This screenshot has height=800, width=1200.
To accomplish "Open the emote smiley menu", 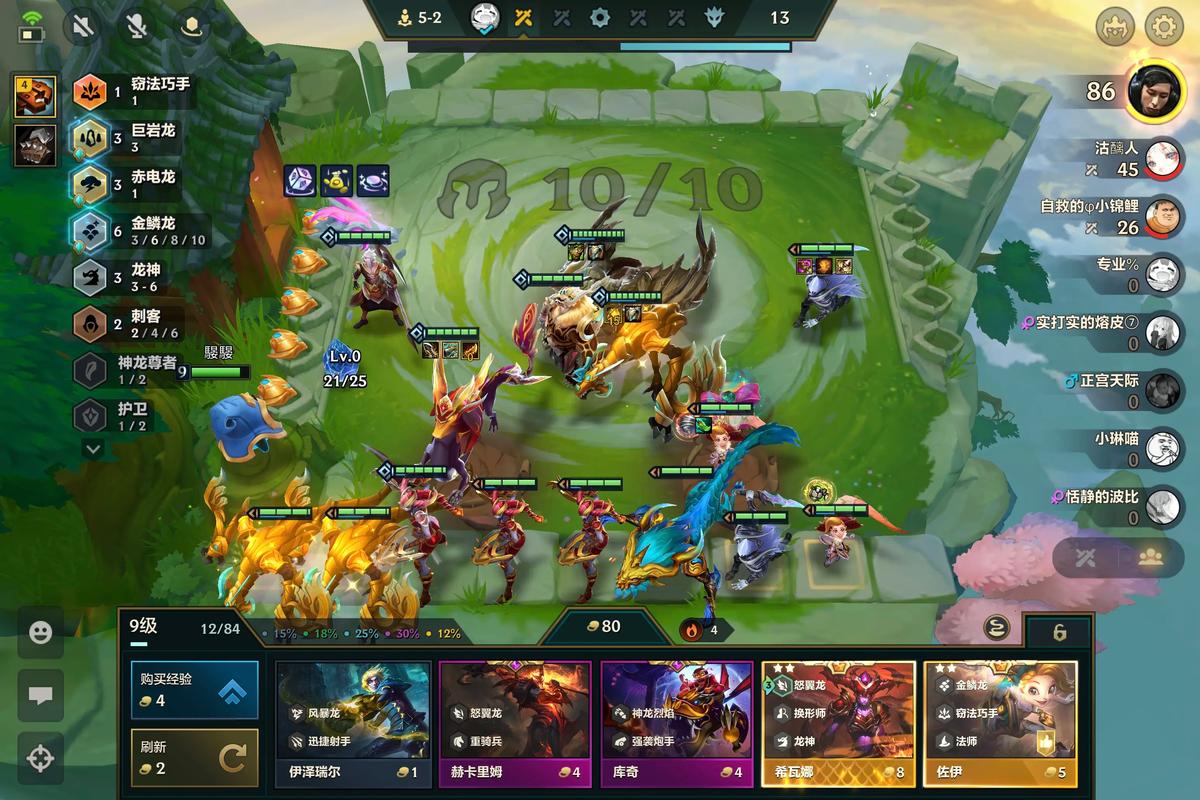I will pyautogui.click(x=41, y=632).
